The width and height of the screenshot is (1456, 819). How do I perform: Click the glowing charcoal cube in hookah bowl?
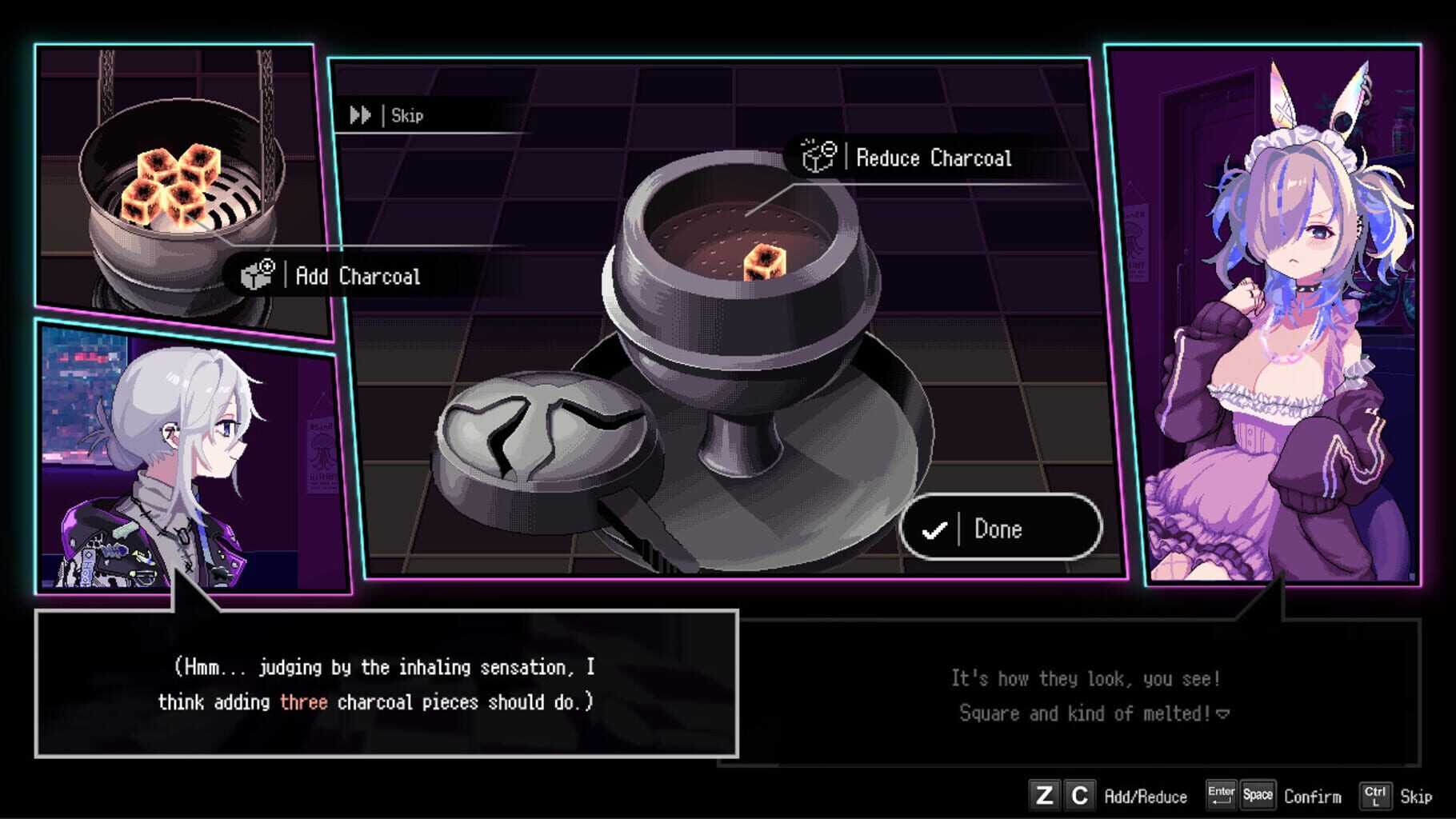(x=764, y=264)
